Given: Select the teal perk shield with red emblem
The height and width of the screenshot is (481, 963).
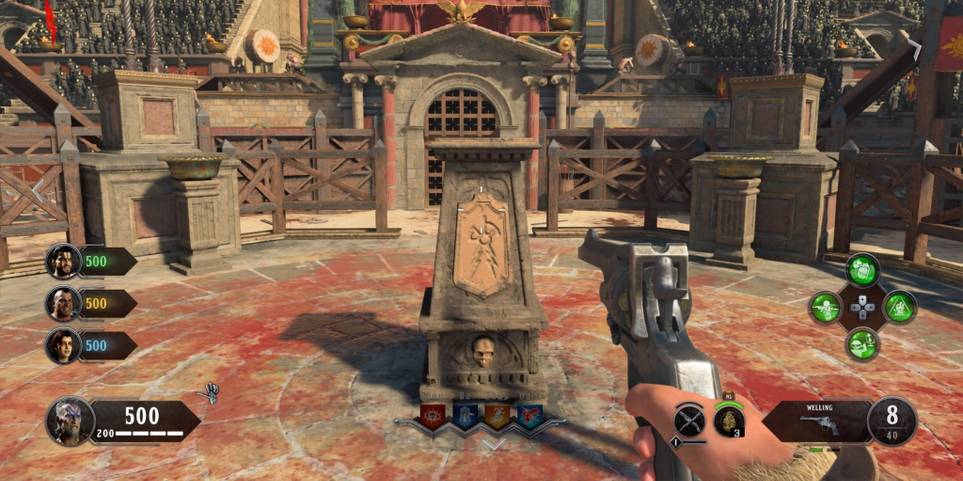Looking at the screenshot, I should pyautogui.click(x=529, y=416).
